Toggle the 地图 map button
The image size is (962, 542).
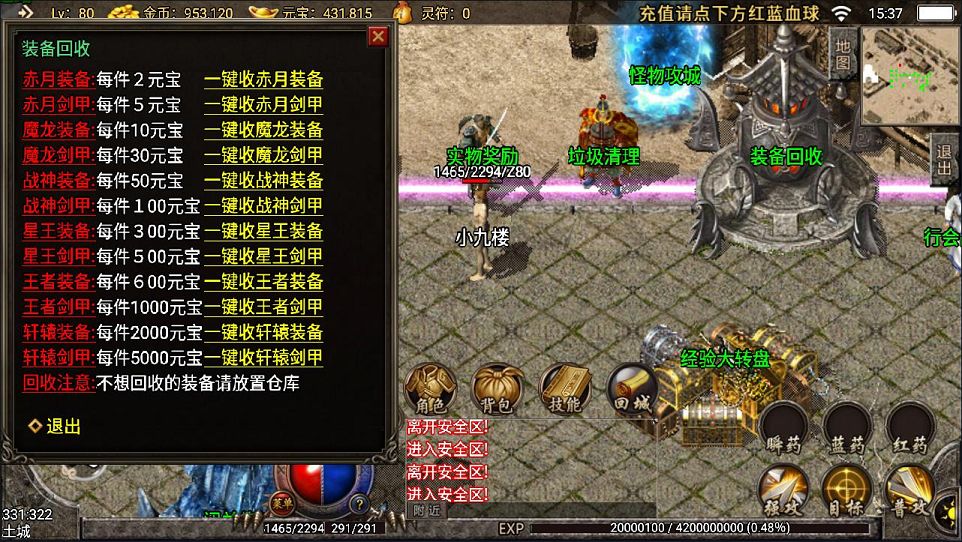coord(842,53)
